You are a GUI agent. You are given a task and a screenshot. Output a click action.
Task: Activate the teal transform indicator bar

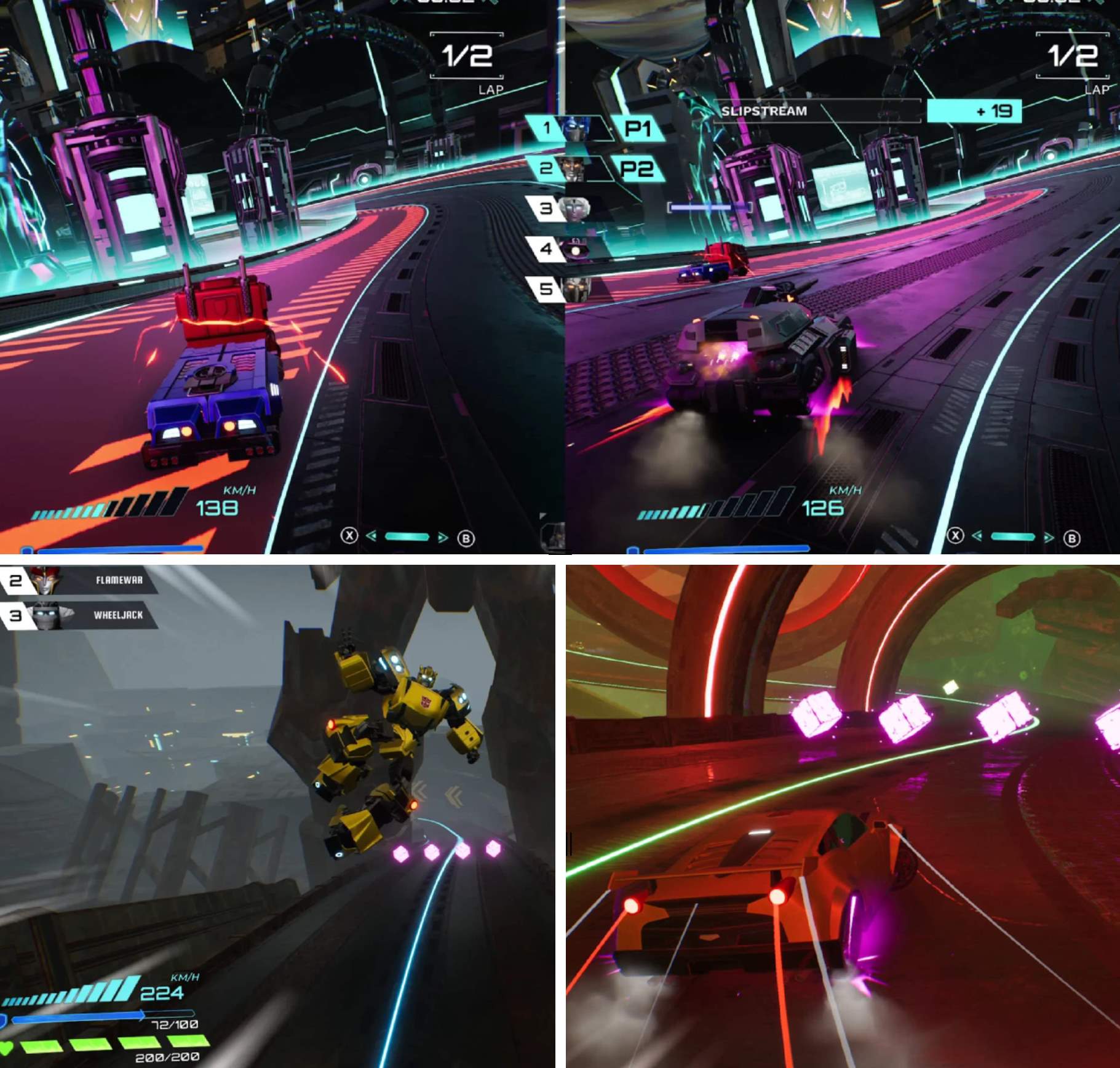(x=407, y=536)
